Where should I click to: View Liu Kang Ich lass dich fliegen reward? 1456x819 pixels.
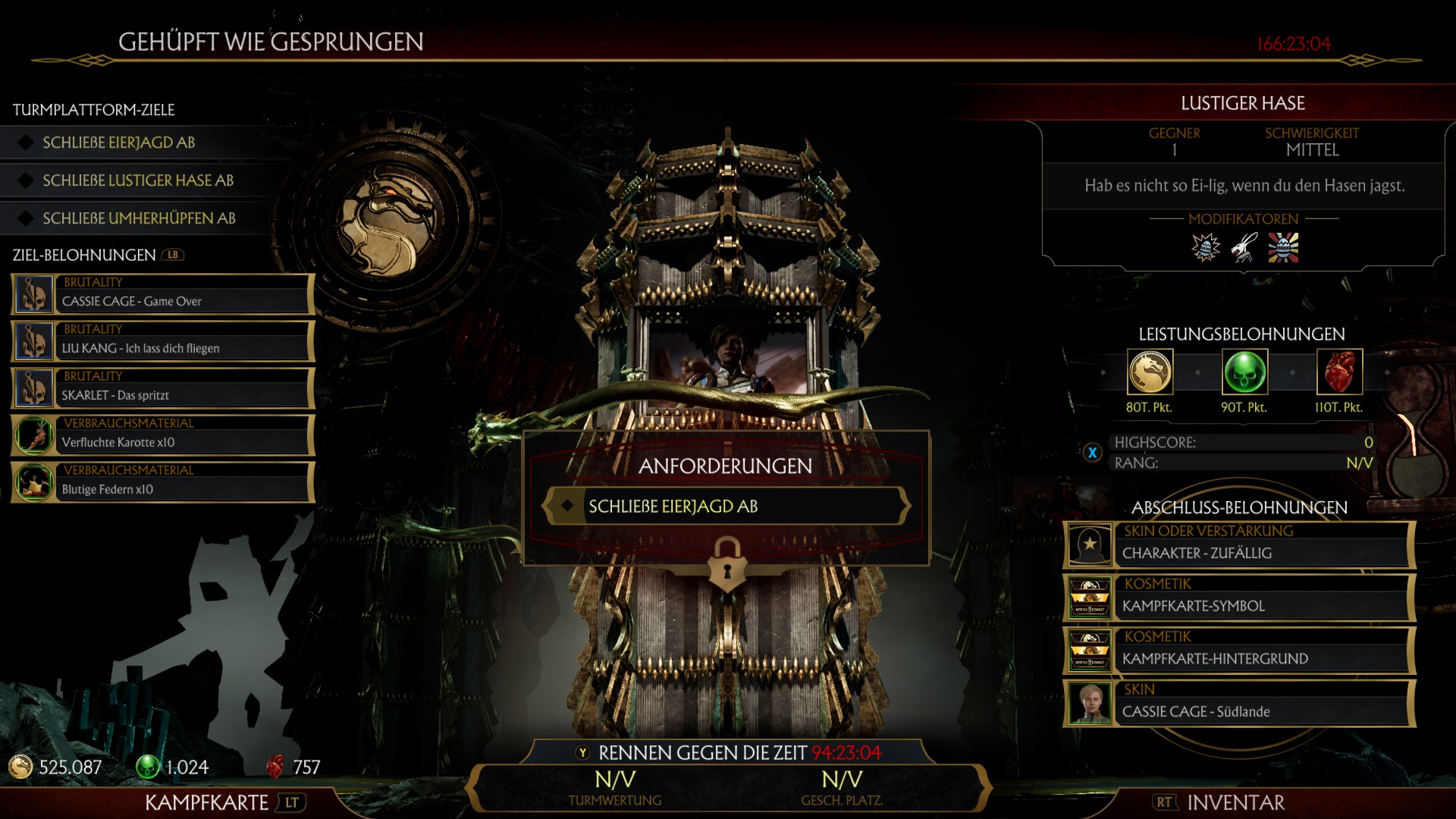click(x=162, y=341)
